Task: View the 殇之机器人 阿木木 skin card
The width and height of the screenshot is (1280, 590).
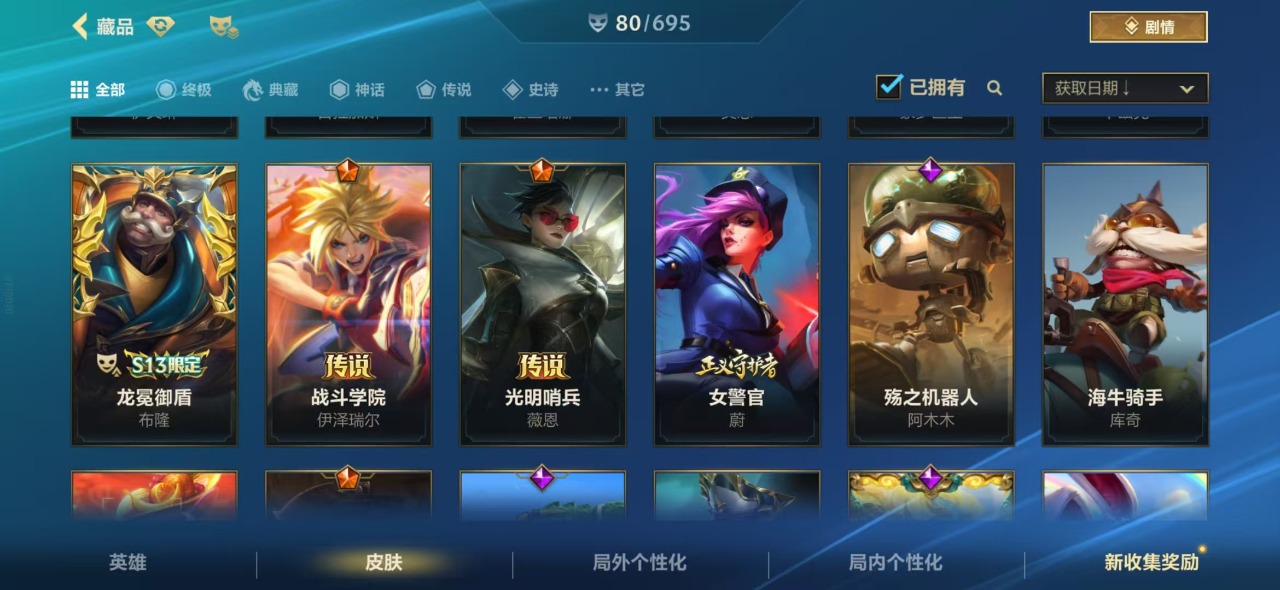Action: click(931, 304)
